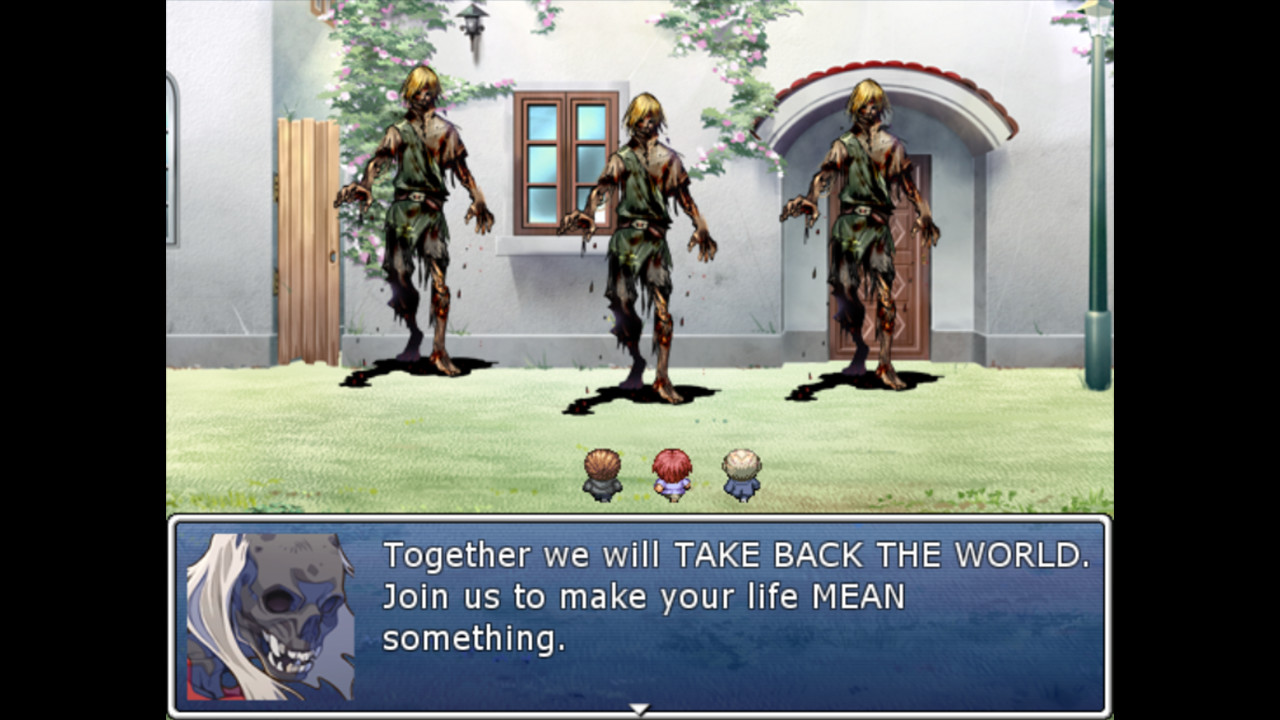The image size is (1280, 720).
Task: Select the red-haired character sprite
Action: coord(672,473)
